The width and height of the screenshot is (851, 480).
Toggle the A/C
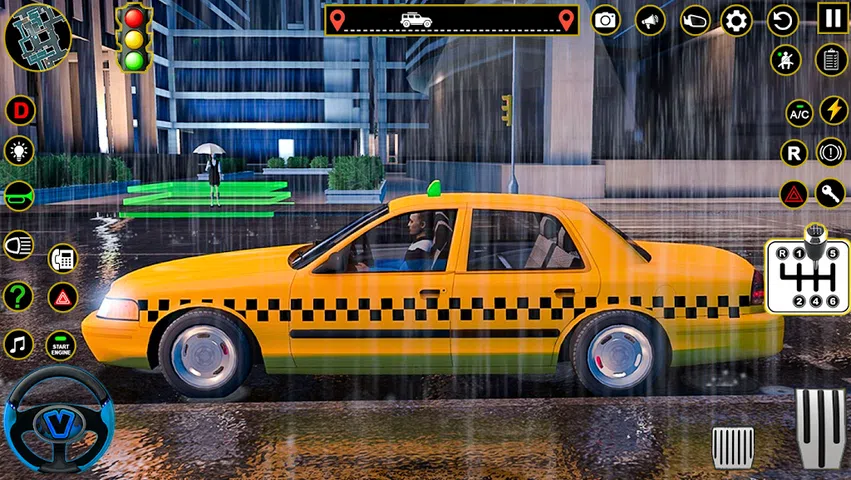[799, 113]
